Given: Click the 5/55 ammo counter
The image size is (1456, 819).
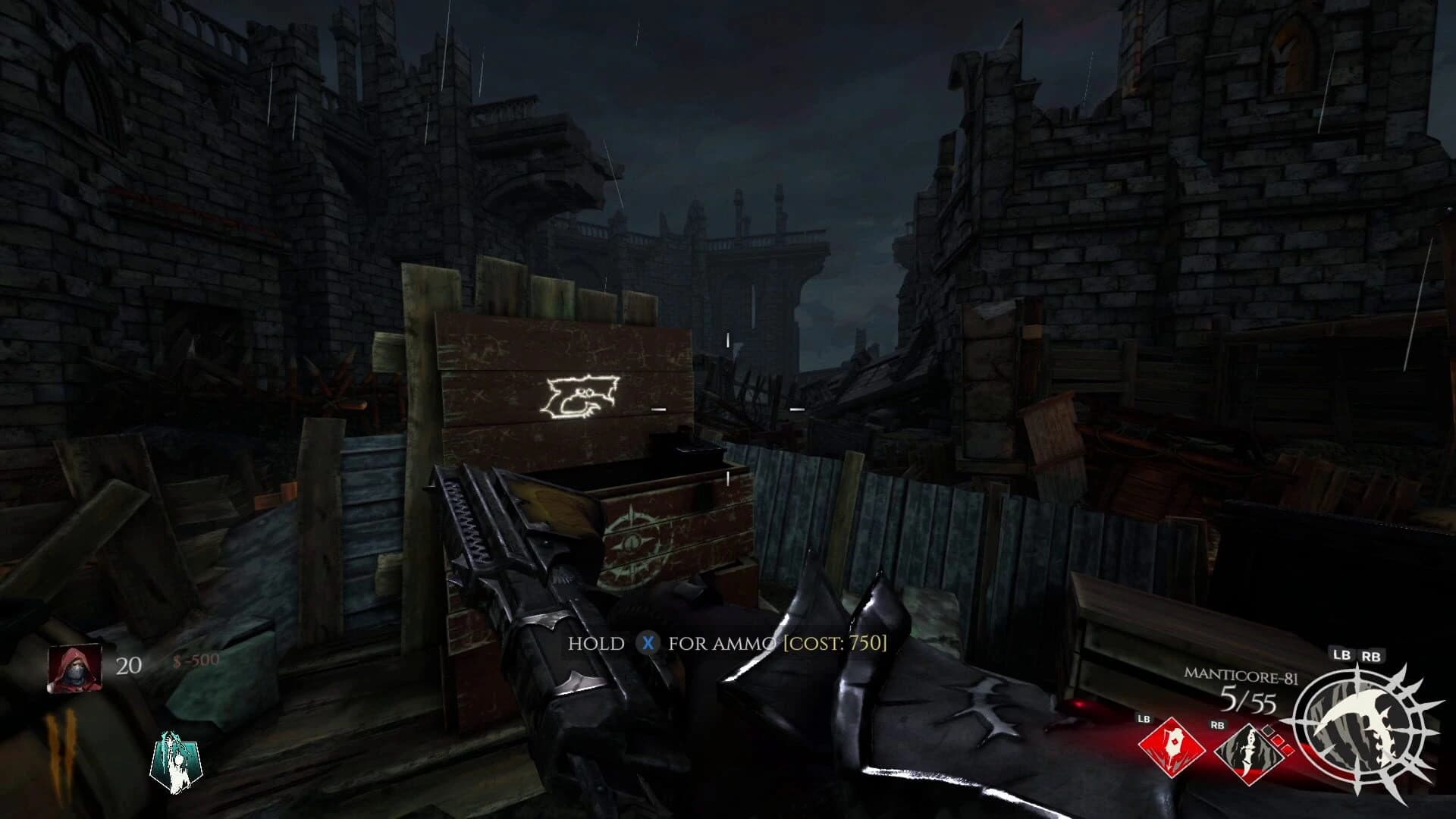Looking at the screenshot, I should pyautogui.click(x=1248, y=699).
